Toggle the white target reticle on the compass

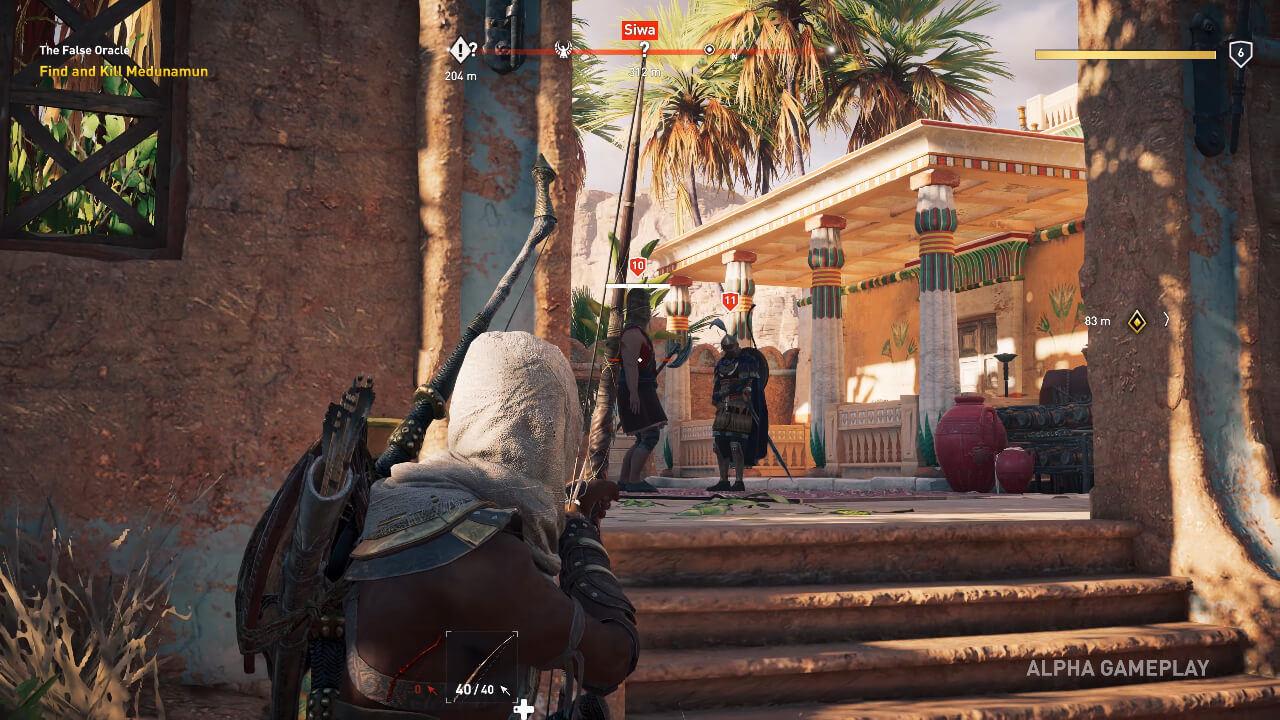(x=710, y=48)
